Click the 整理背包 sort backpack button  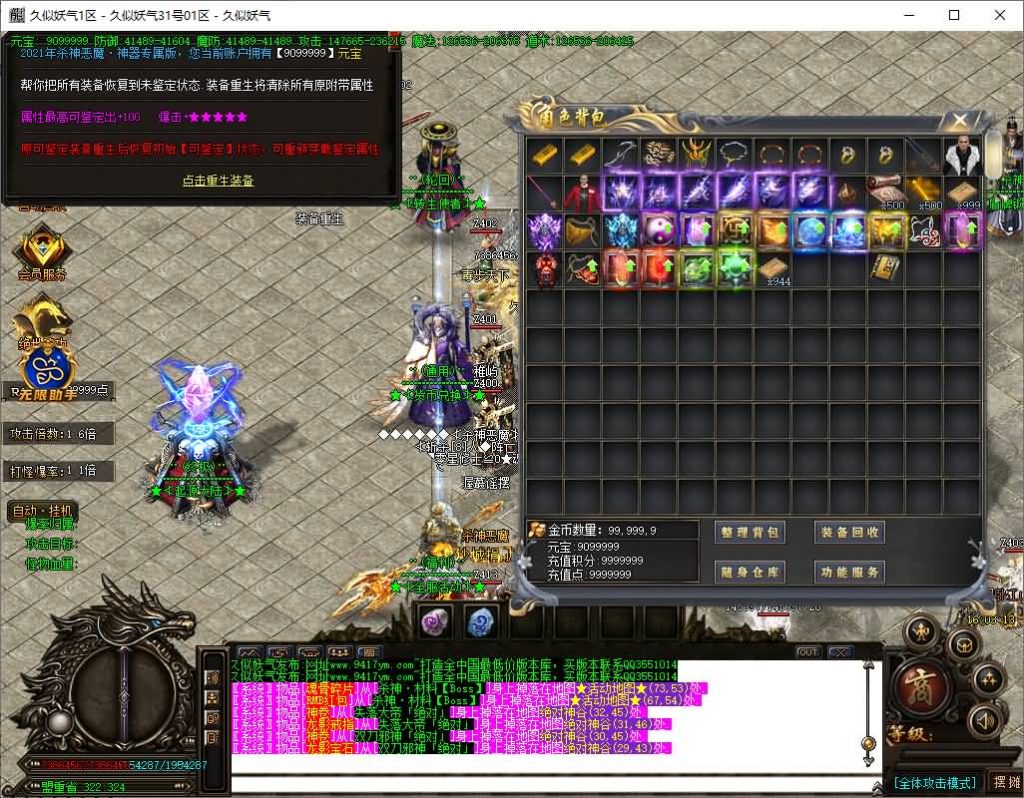[750, 533]
